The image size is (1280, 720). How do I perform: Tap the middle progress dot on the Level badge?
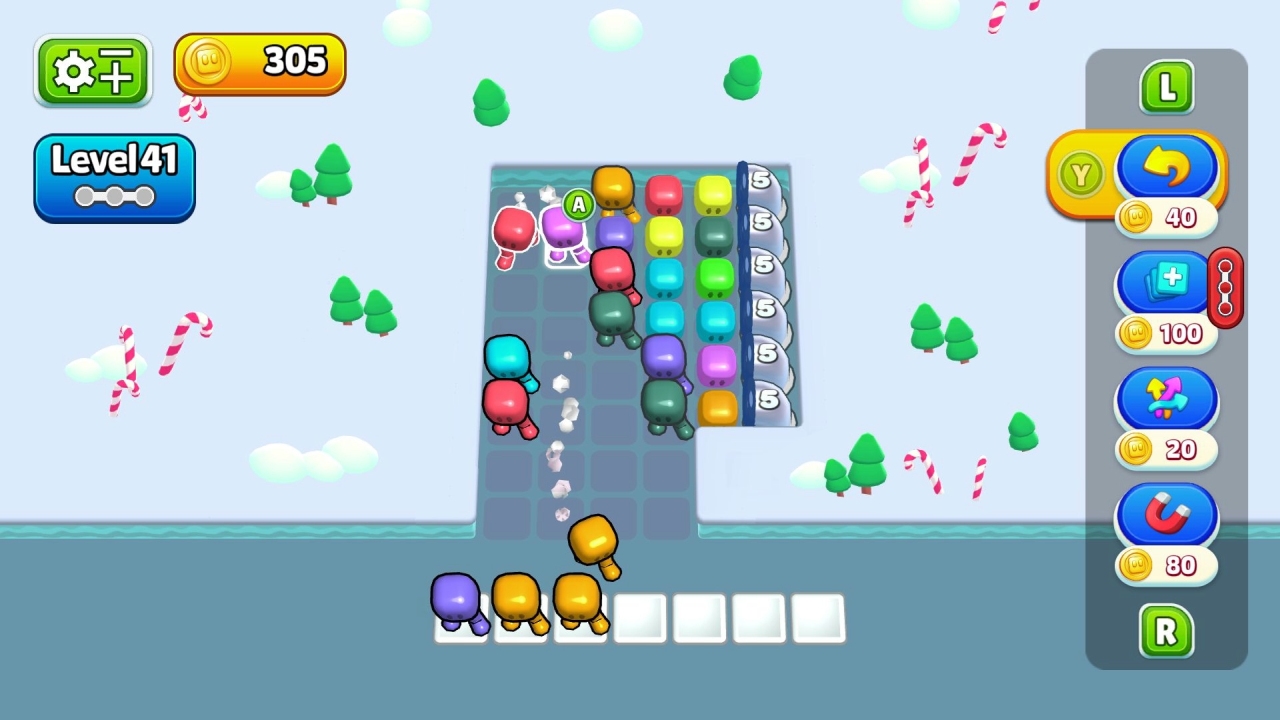pyautogui.click(x=114, y=197)
